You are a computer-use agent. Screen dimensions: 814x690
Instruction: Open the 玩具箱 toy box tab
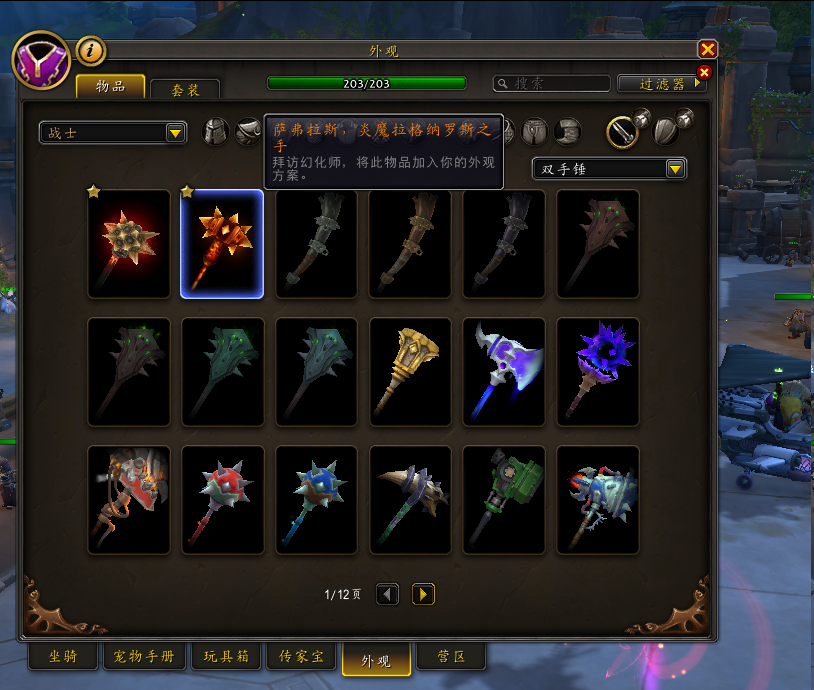226,657
